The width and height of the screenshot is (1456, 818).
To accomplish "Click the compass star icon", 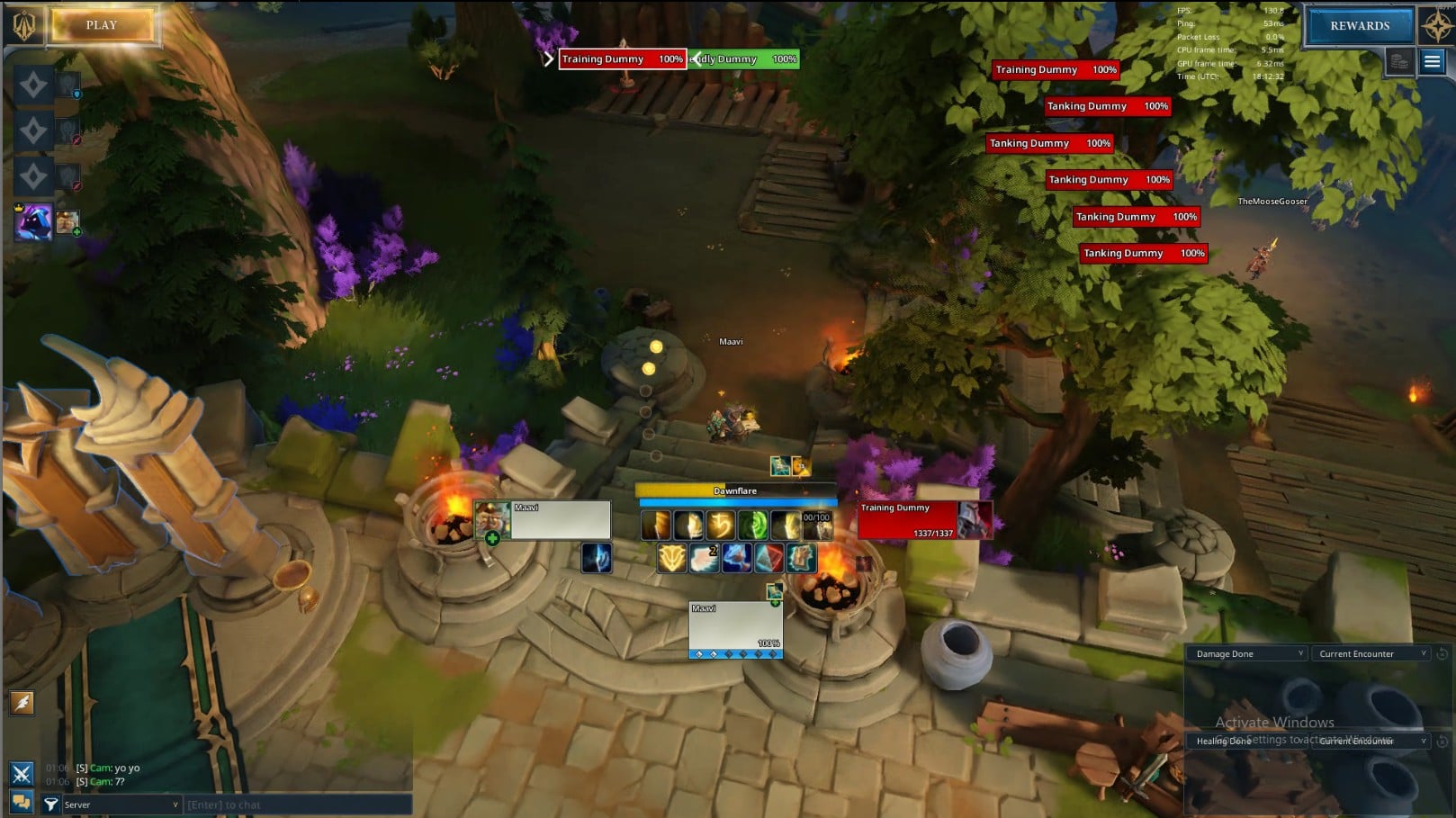I will pos(1436,25).
